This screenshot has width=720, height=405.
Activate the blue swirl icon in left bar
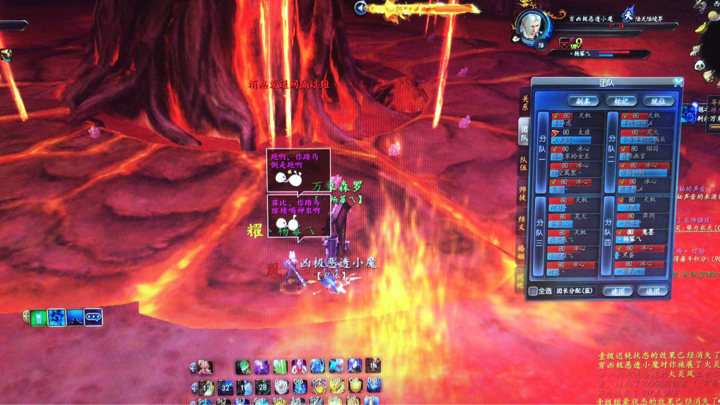57,317
